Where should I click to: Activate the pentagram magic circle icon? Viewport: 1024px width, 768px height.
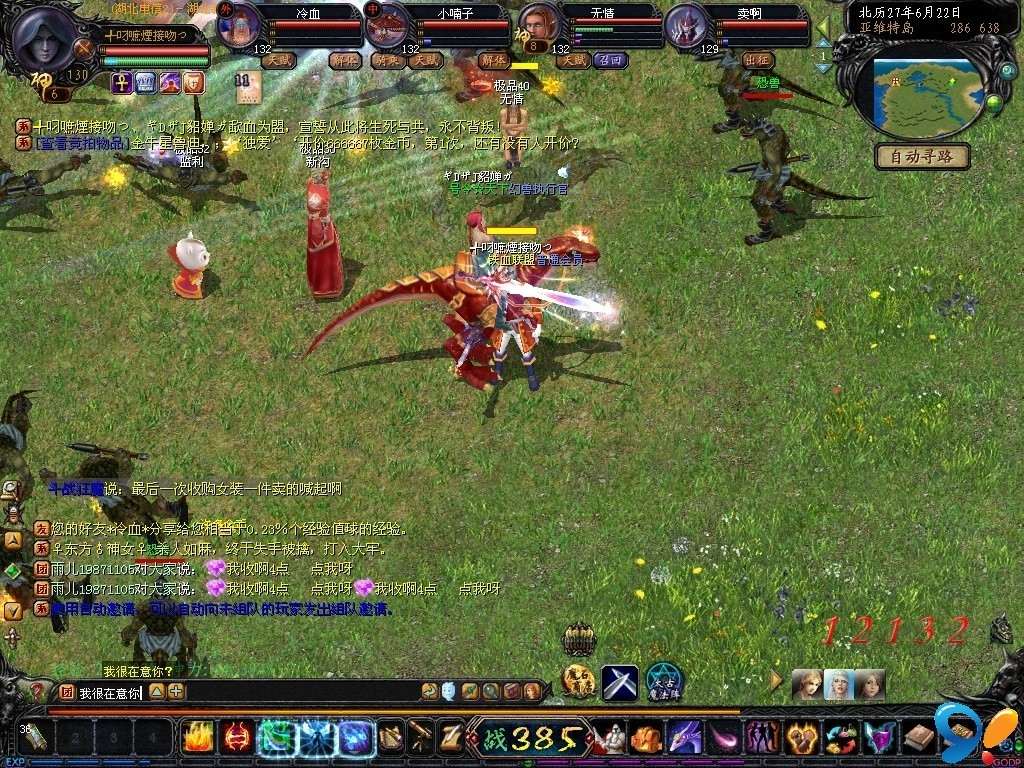coord(663,682)
